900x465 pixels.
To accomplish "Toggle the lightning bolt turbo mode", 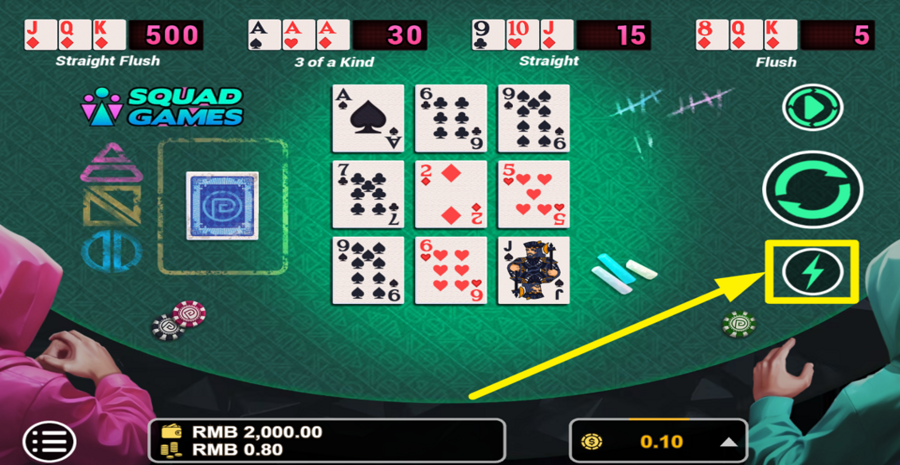I will 812,272.
